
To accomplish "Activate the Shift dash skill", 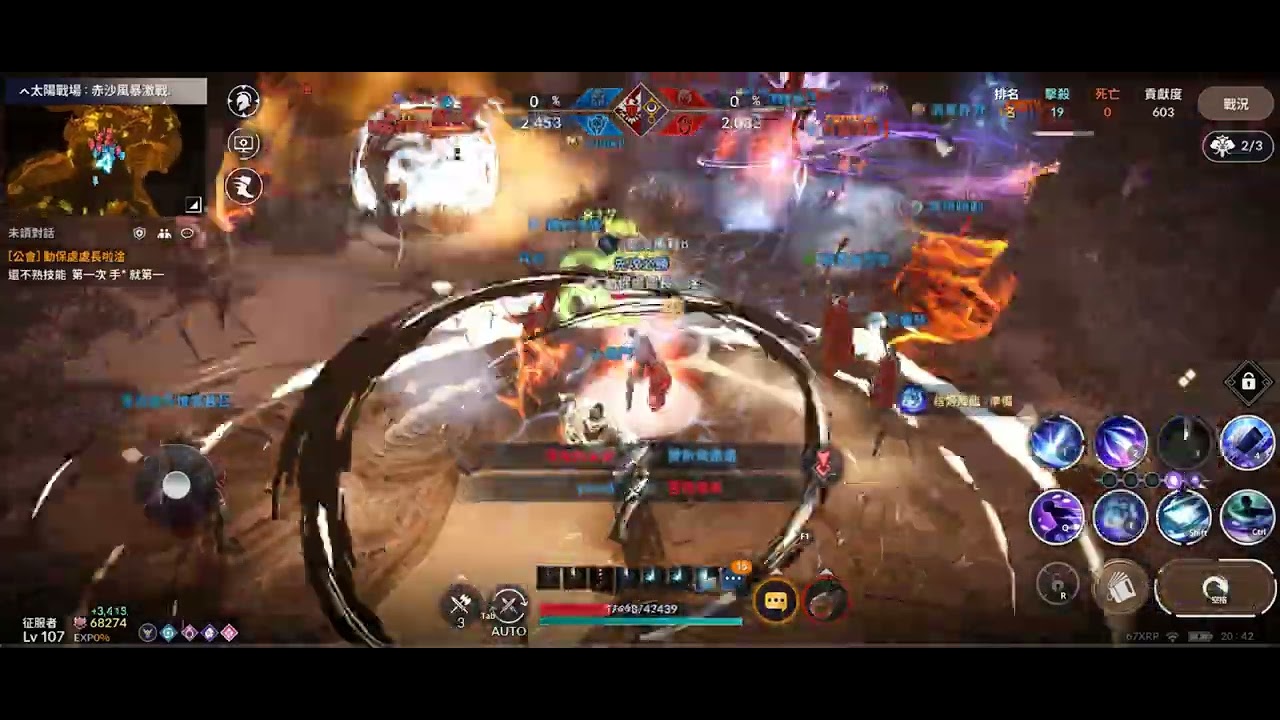I will coord(1185,517).
